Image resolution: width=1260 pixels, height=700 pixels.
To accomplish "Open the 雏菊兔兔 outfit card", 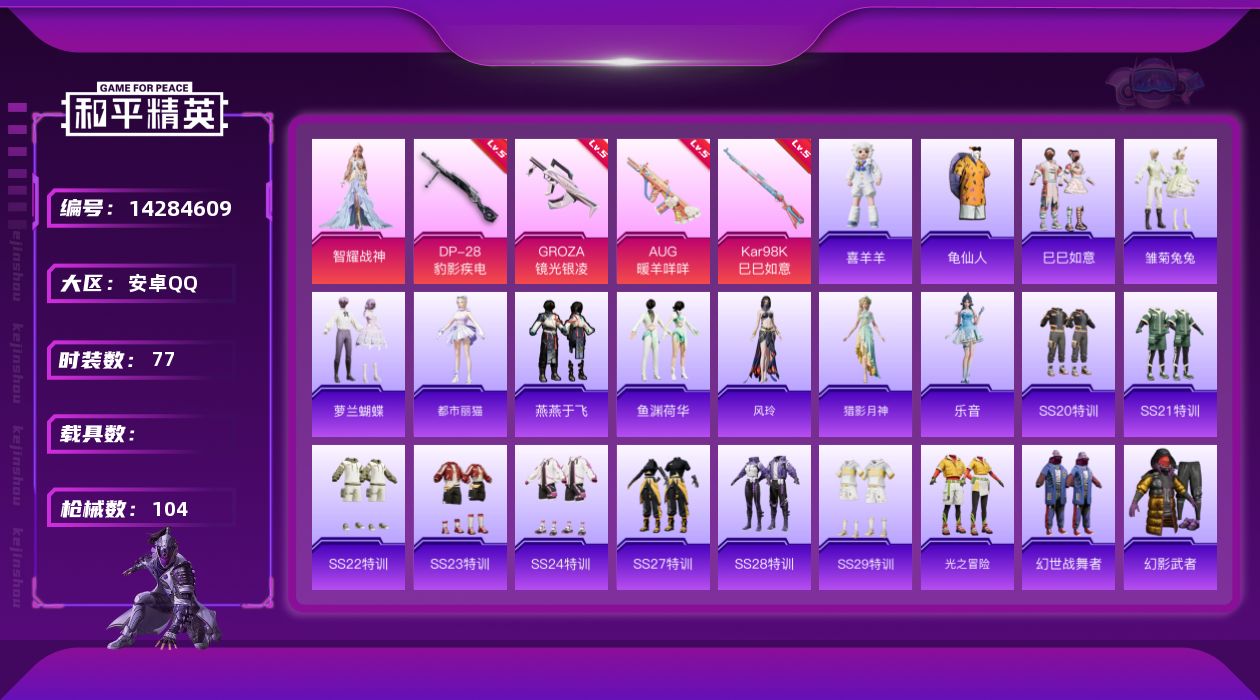I will coord(1170,211).
